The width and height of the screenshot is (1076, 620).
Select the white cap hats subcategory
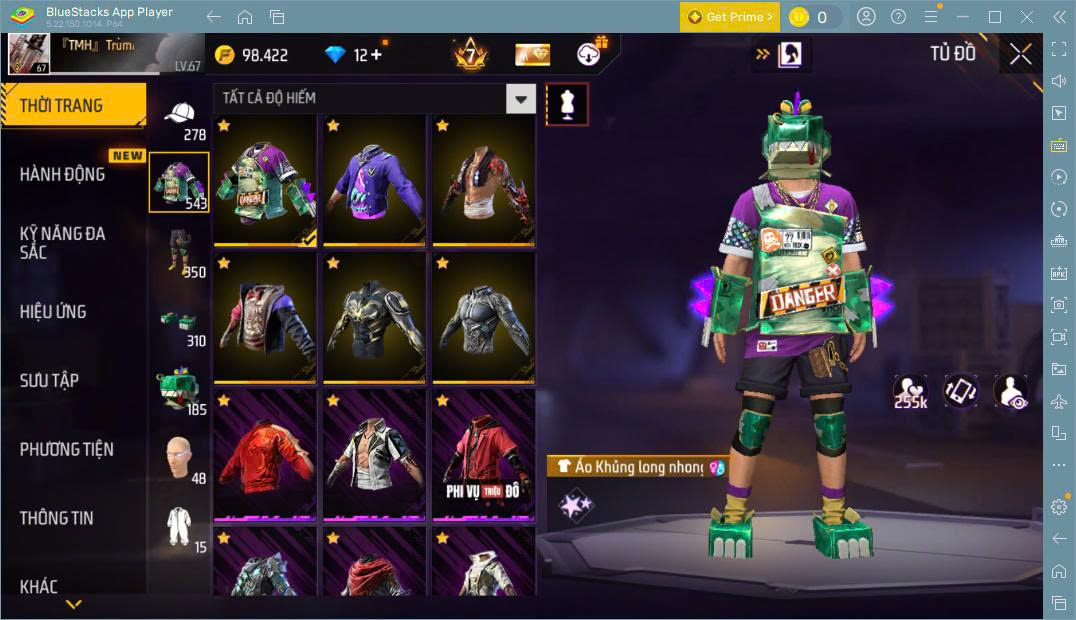click(179, 115)
